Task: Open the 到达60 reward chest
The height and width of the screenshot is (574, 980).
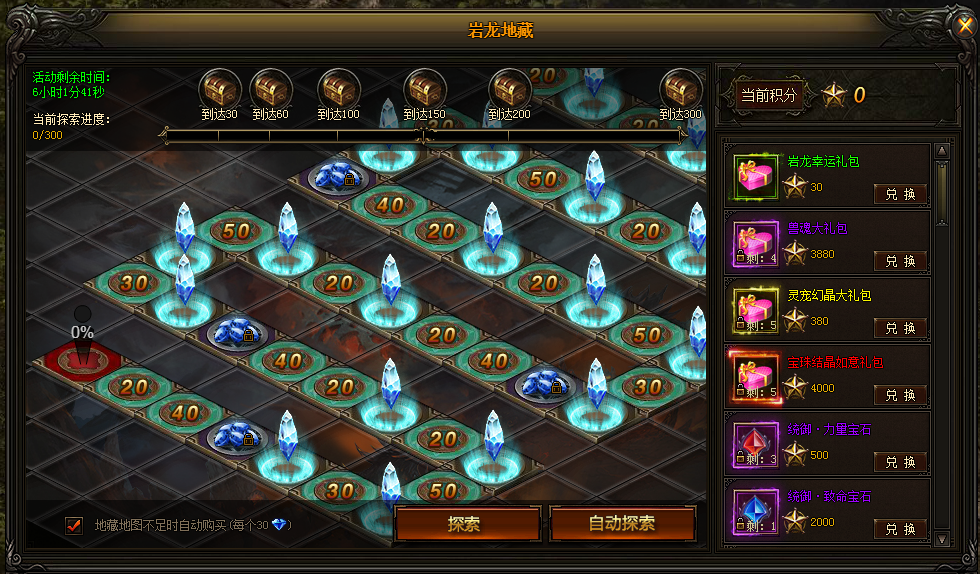Action: (270, 89)
